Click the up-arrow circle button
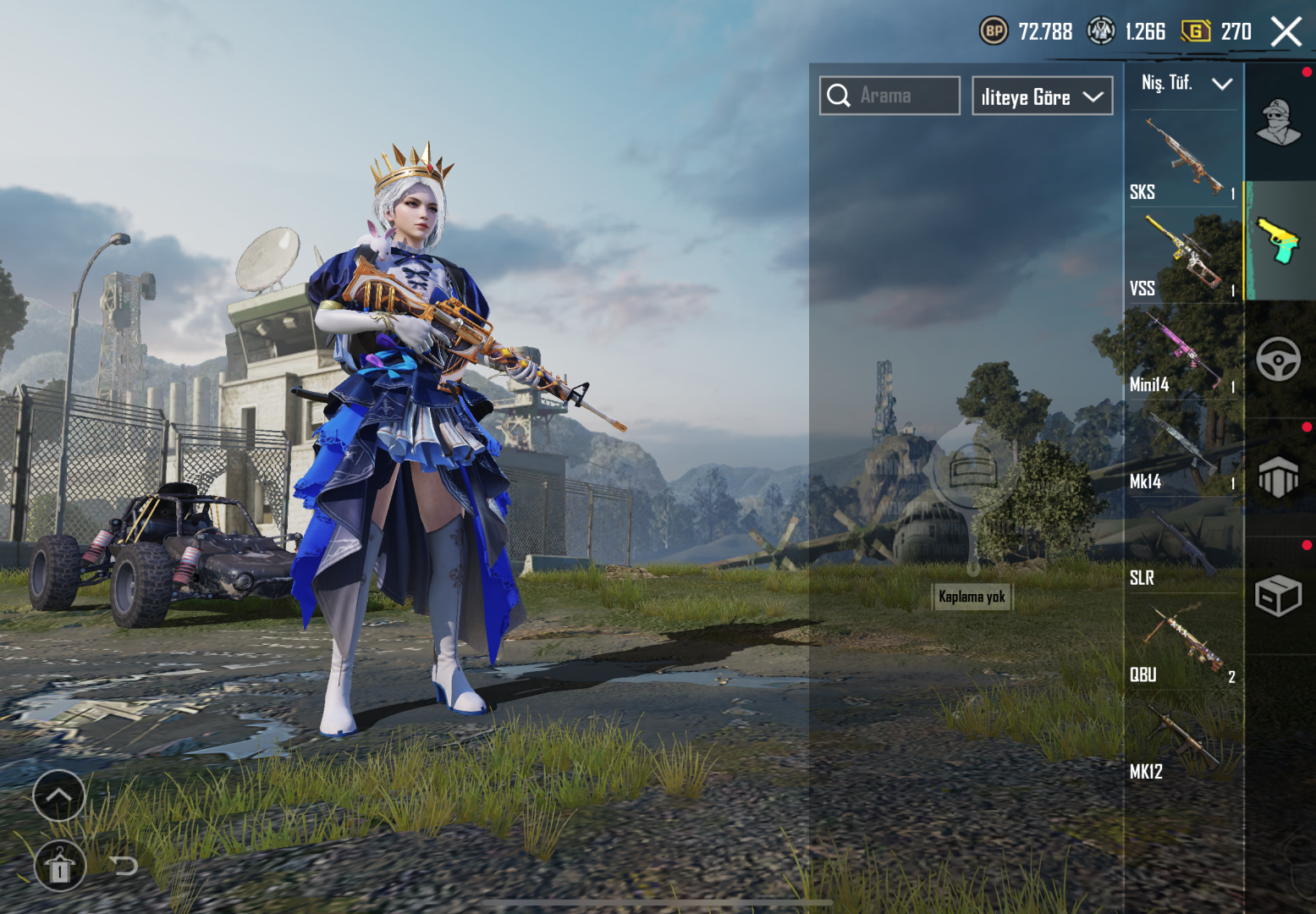 [x=58, y=796]
